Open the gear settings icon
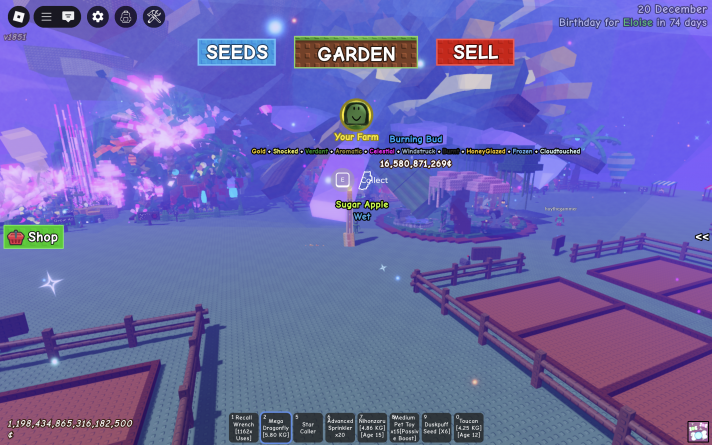712x445 pixels. click(97, 17)
